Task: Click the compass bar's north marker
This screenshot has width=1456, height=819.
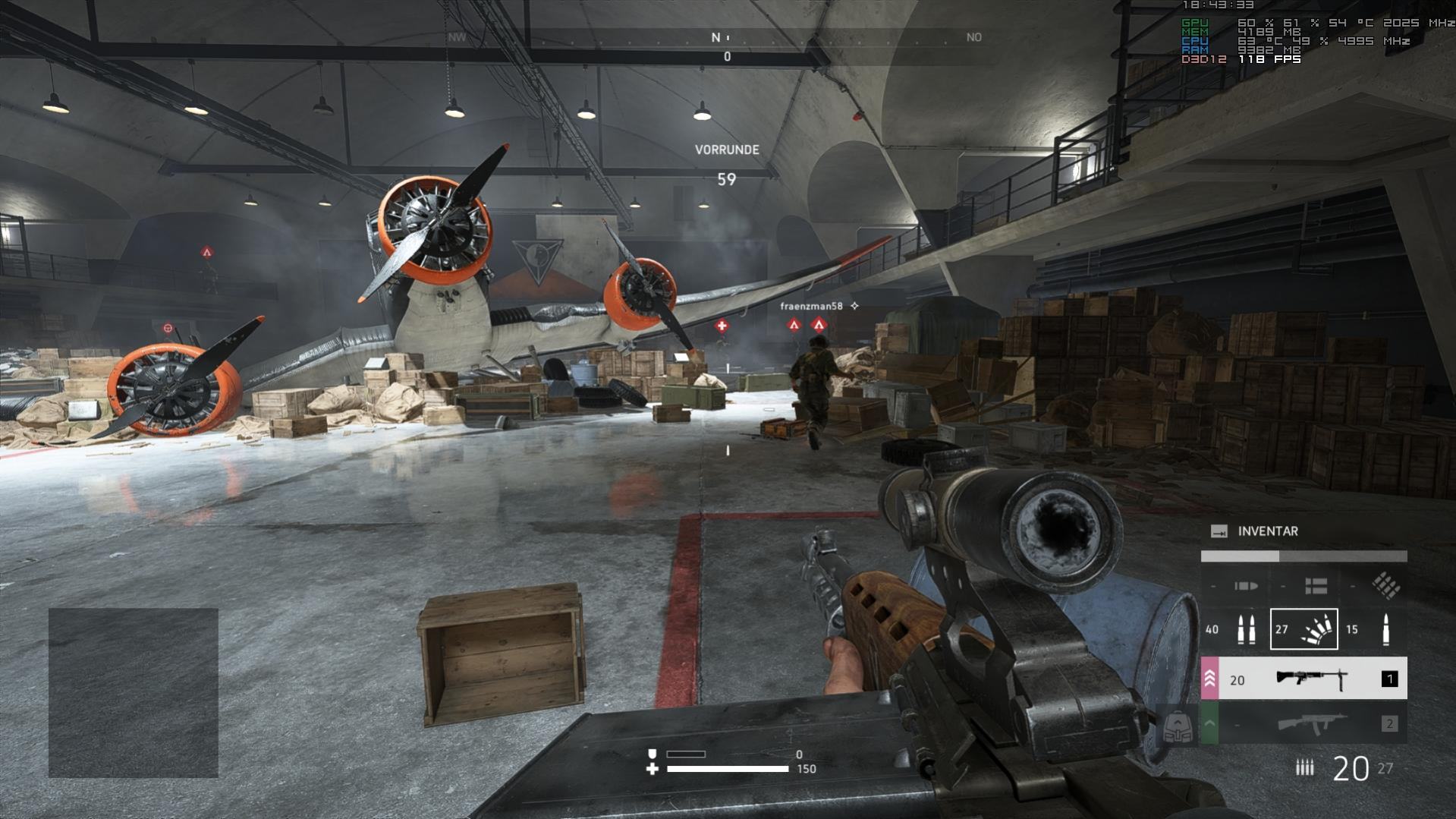Action: coord(715,37)
